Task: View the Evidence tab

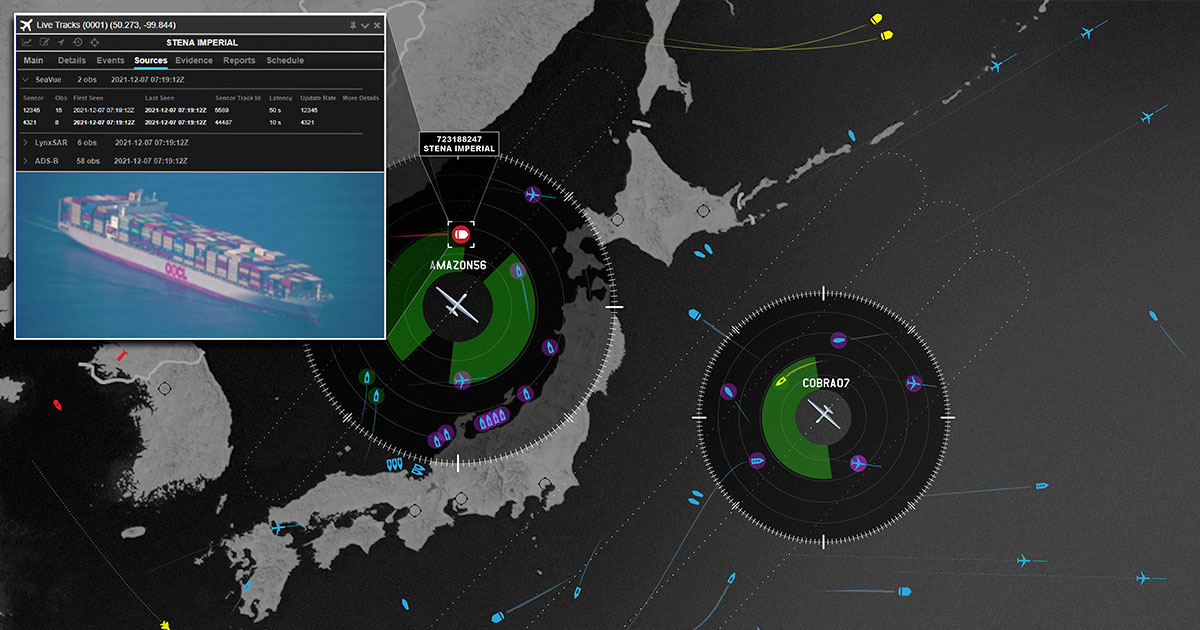Action: [x=194, y=61]
